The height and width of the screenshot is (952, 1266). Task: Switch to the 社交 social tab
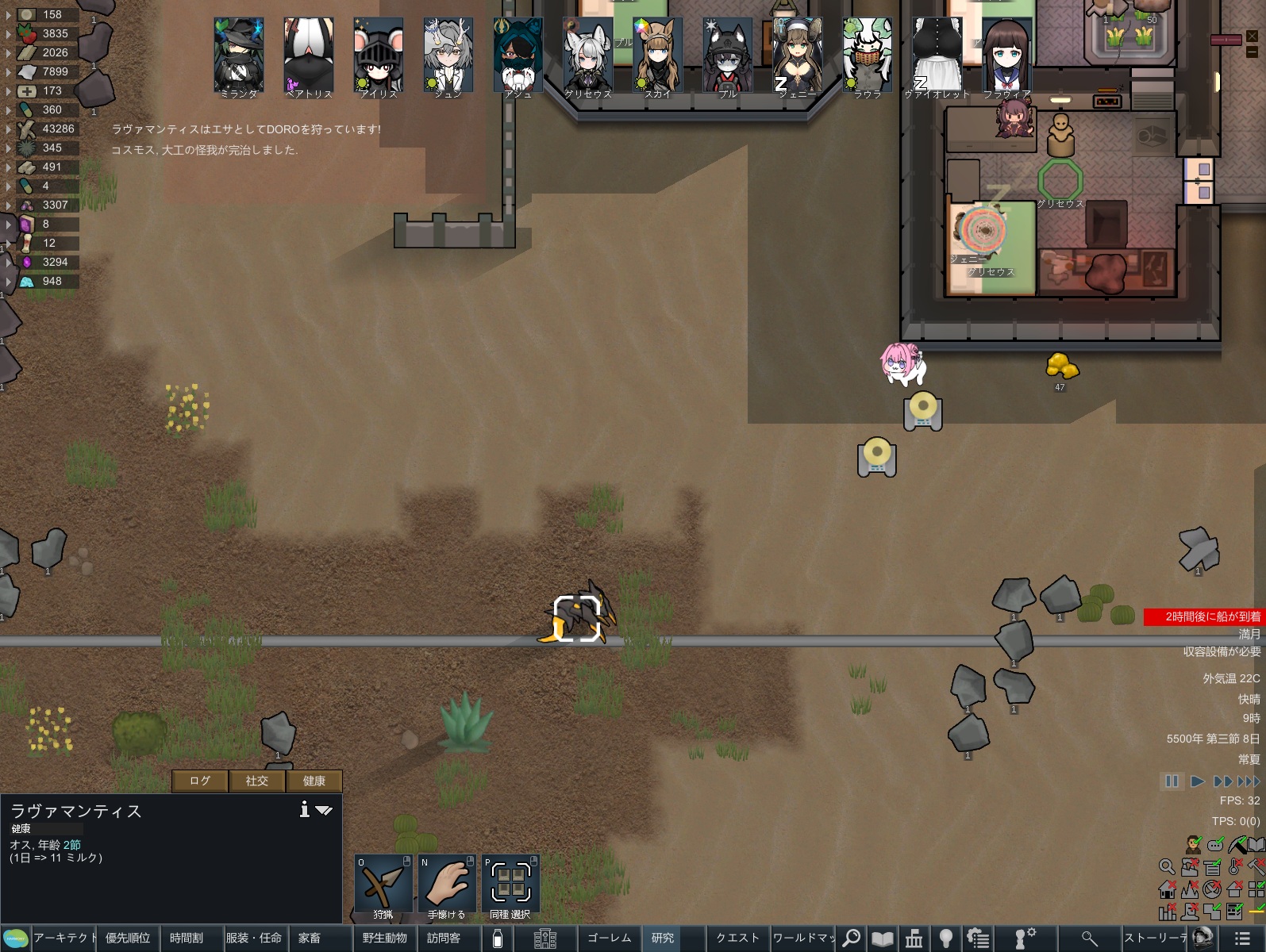tap(257, 781)
